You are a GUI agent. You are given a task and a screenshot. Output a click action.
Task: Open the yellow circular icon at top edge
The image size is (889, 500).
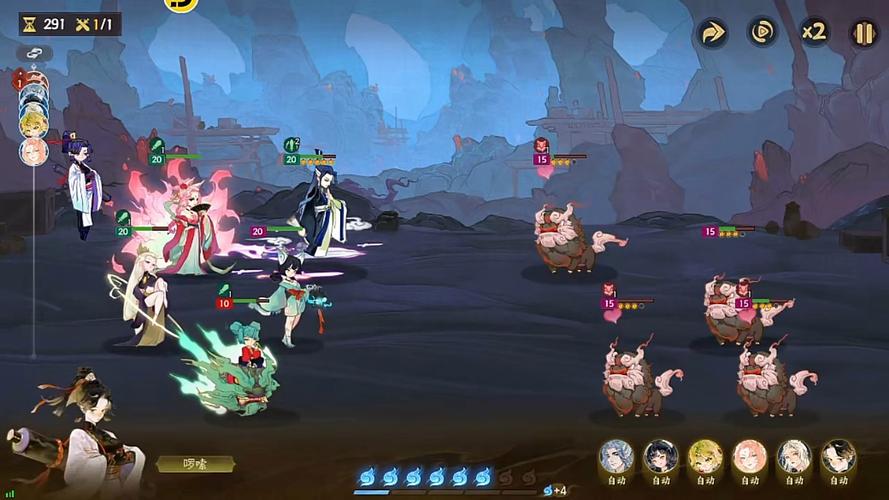[181, 4]
